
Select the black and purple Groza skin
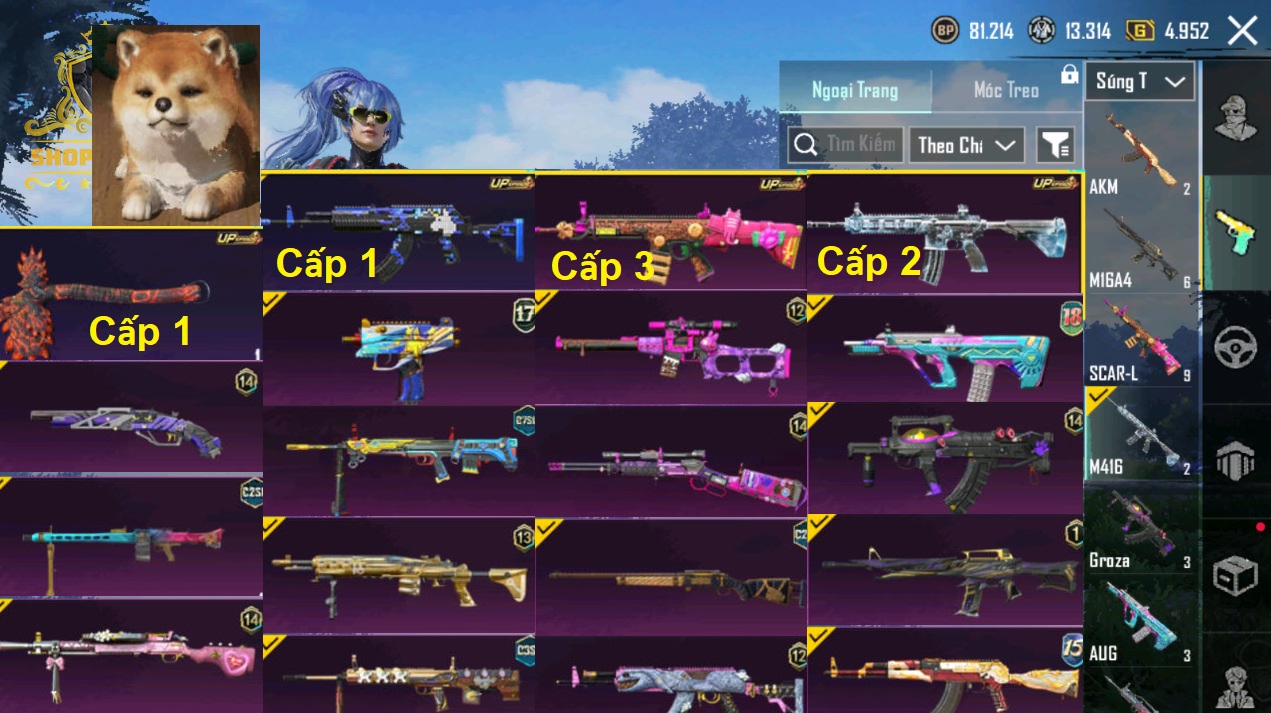coord(944,459)
